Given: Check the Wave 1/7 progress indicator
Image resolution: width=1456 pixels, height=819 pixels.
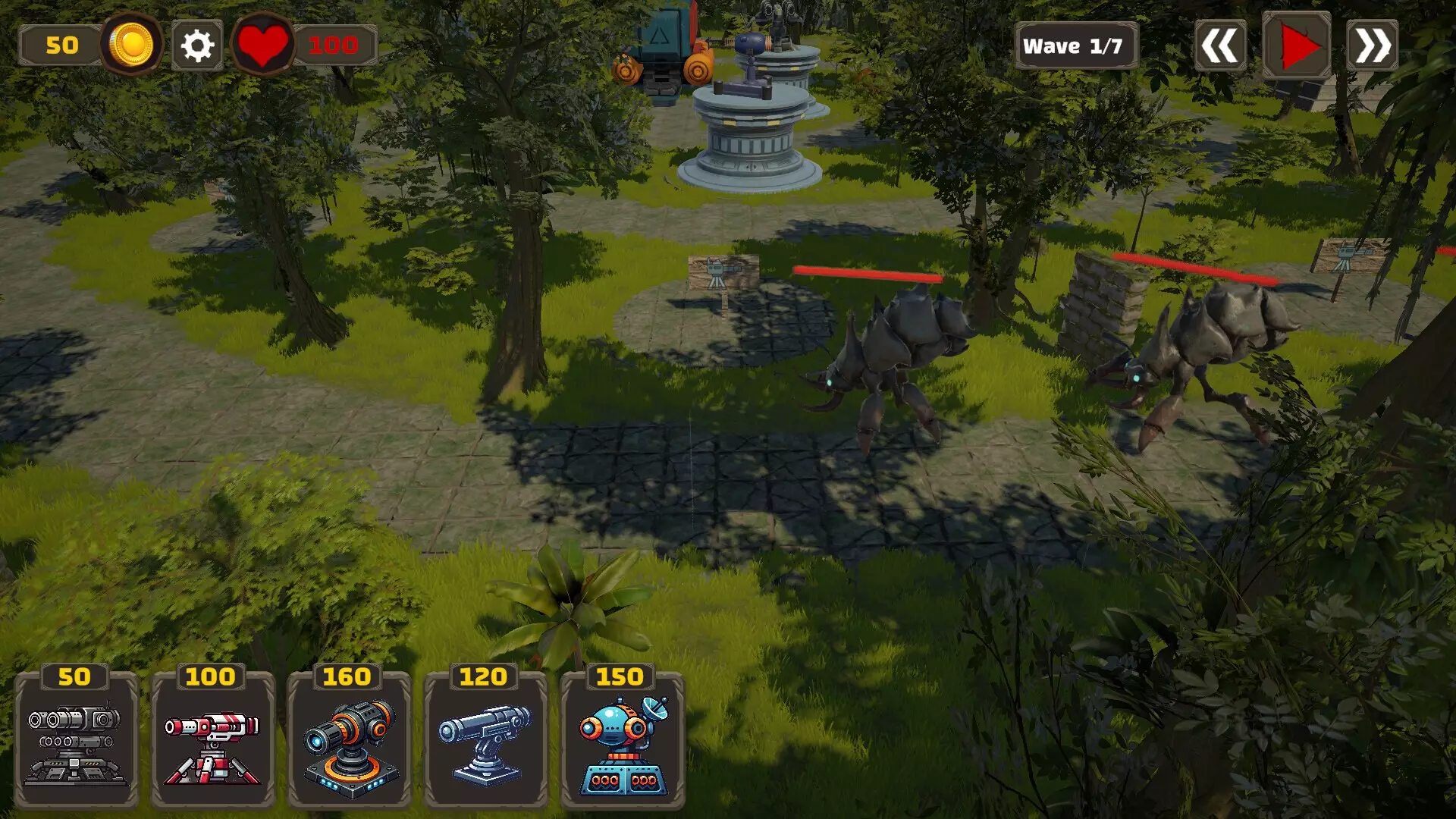Looking at the screenshot, I should [x=1077, y=45].
